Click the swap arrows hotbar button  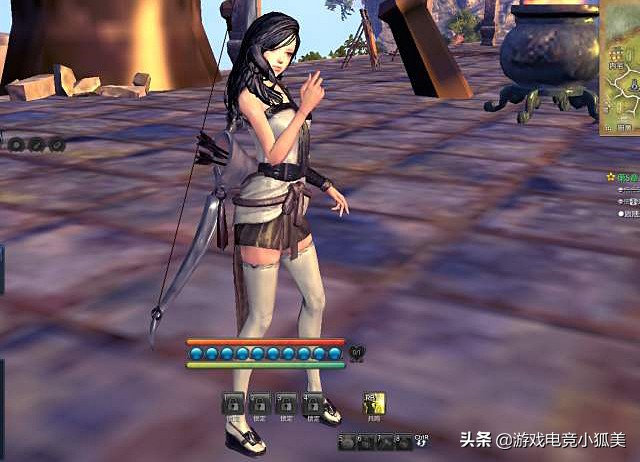(422, 441)
